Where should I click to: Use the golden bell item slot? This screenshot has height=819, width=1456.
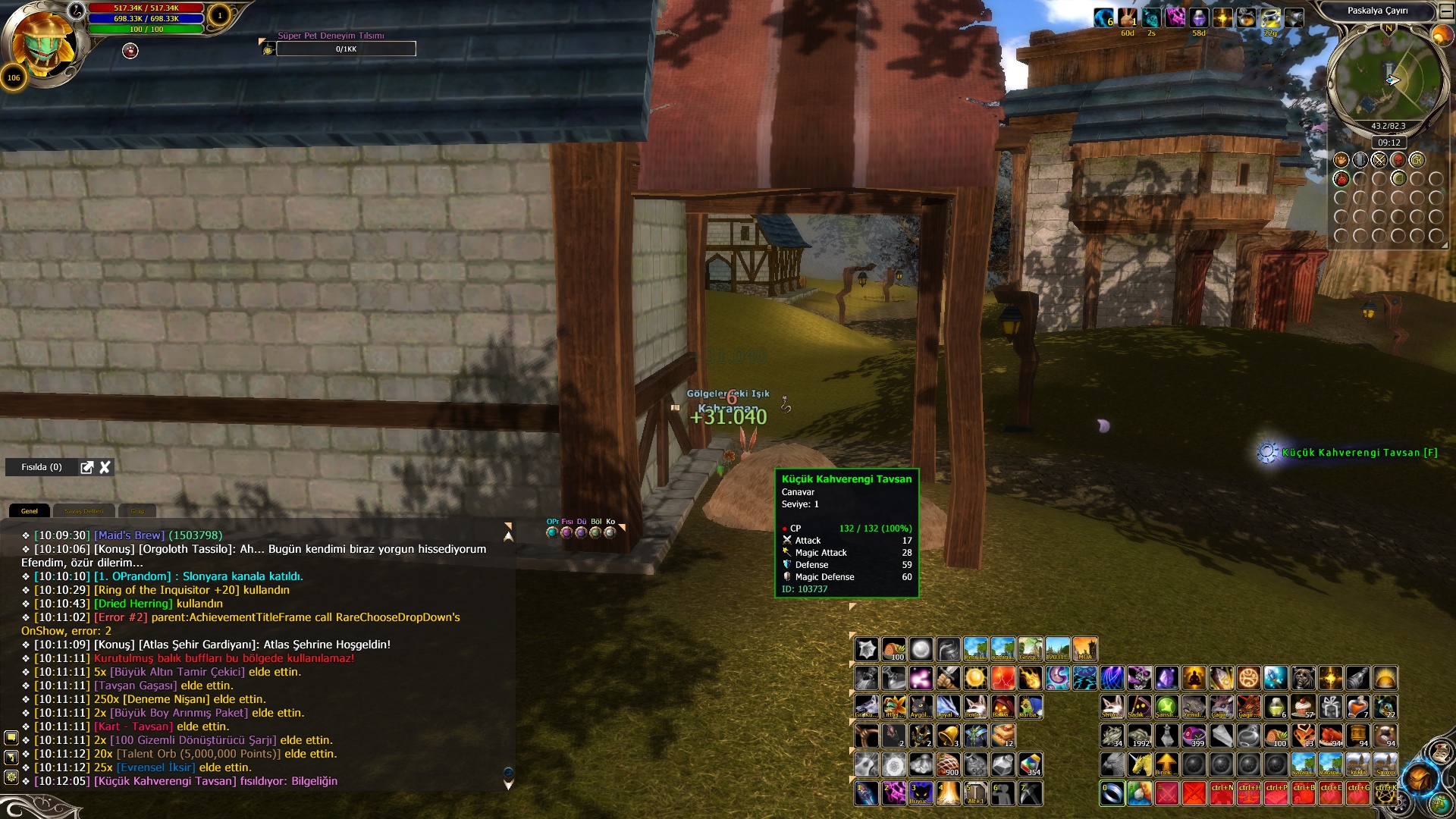pyautogui.click(x=948, y=736)
